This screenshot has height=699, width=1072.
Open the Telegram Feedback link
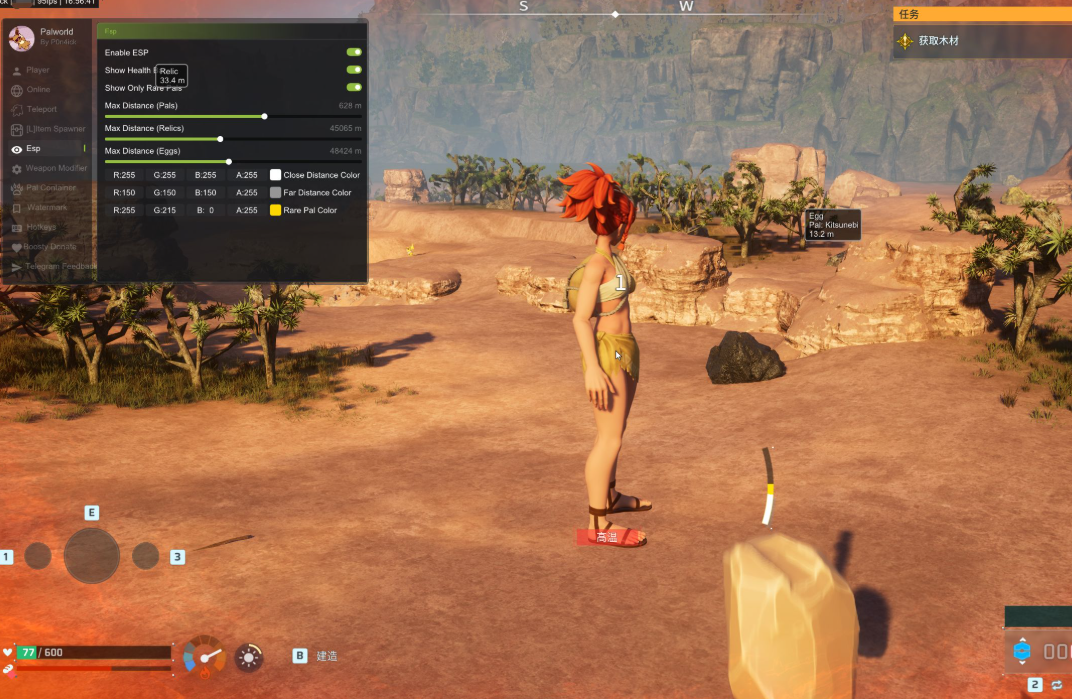60,267
